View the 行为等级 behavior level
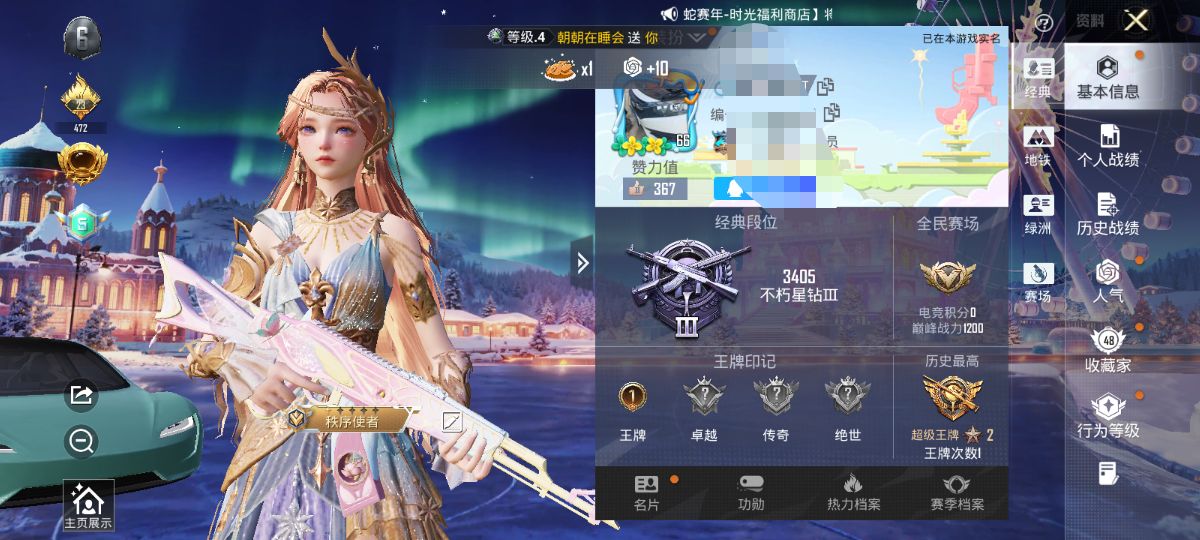This screenshot has height=540, width=1200. tap(1107, 416)
